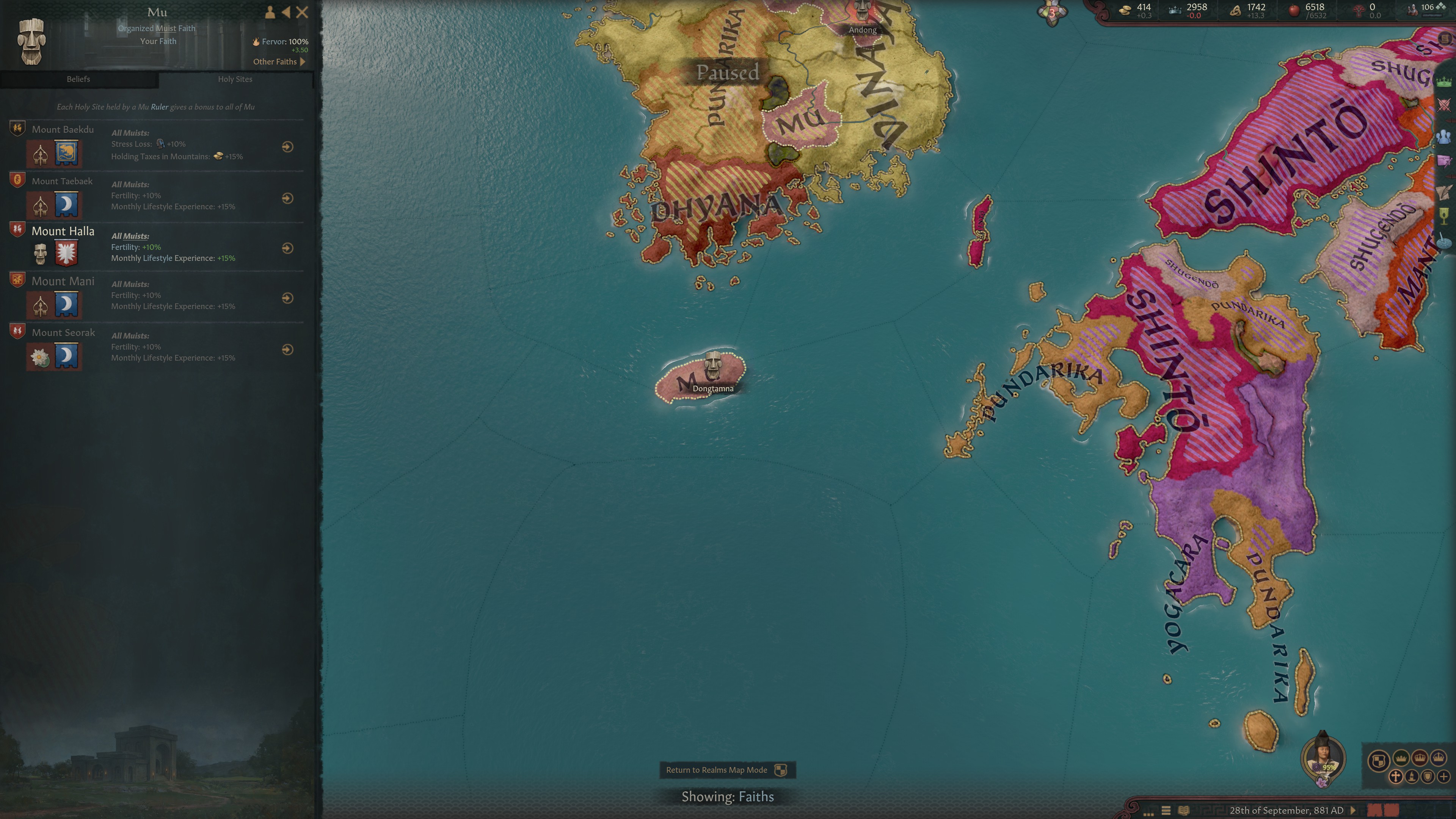The height and width of the screenshot is (819, 1456).
Task: Increase game speed with the date arrow
Action: coord(1353,810)
